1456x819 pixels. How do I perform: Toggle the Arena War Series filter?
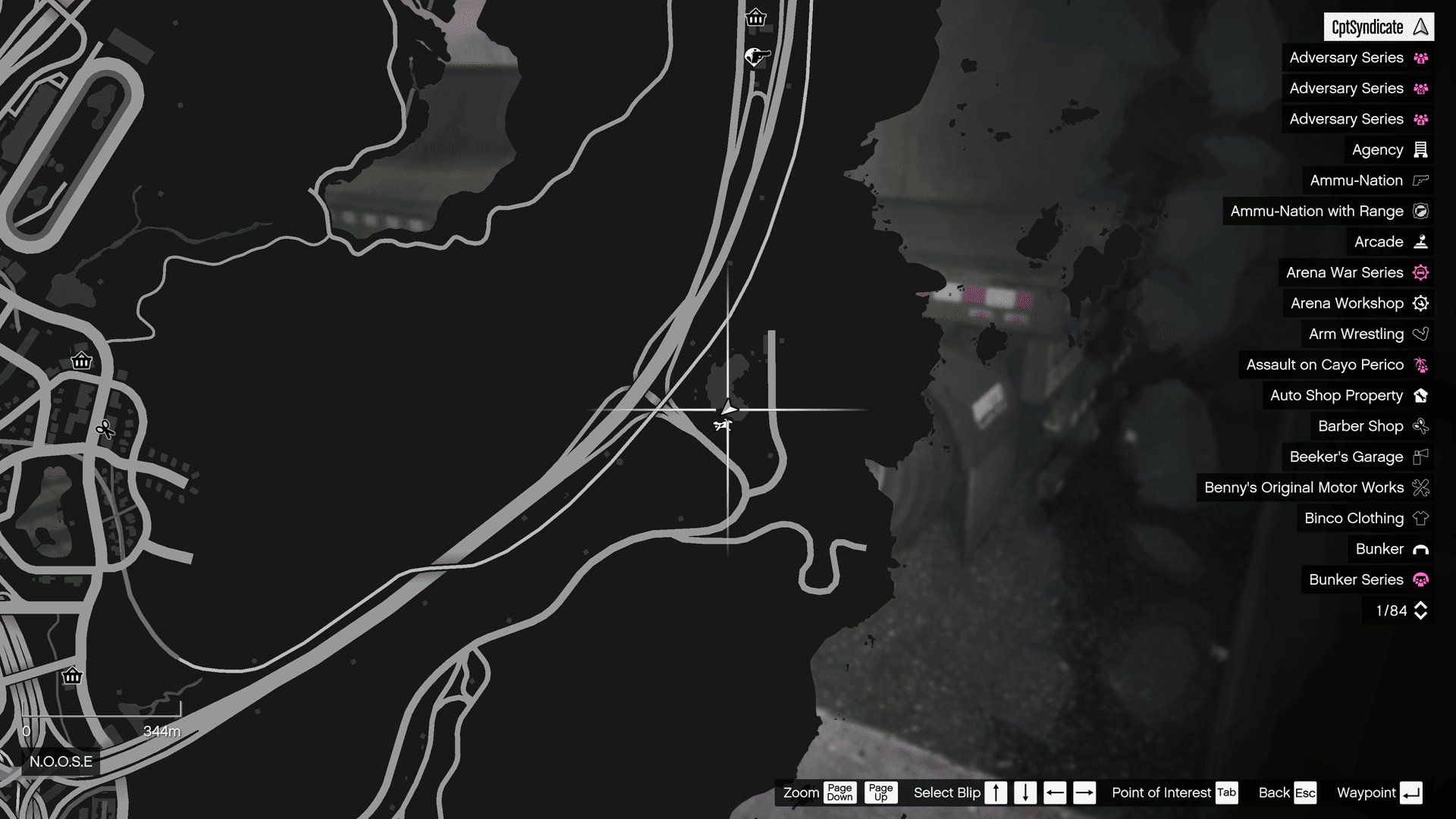click(1356, 272)
